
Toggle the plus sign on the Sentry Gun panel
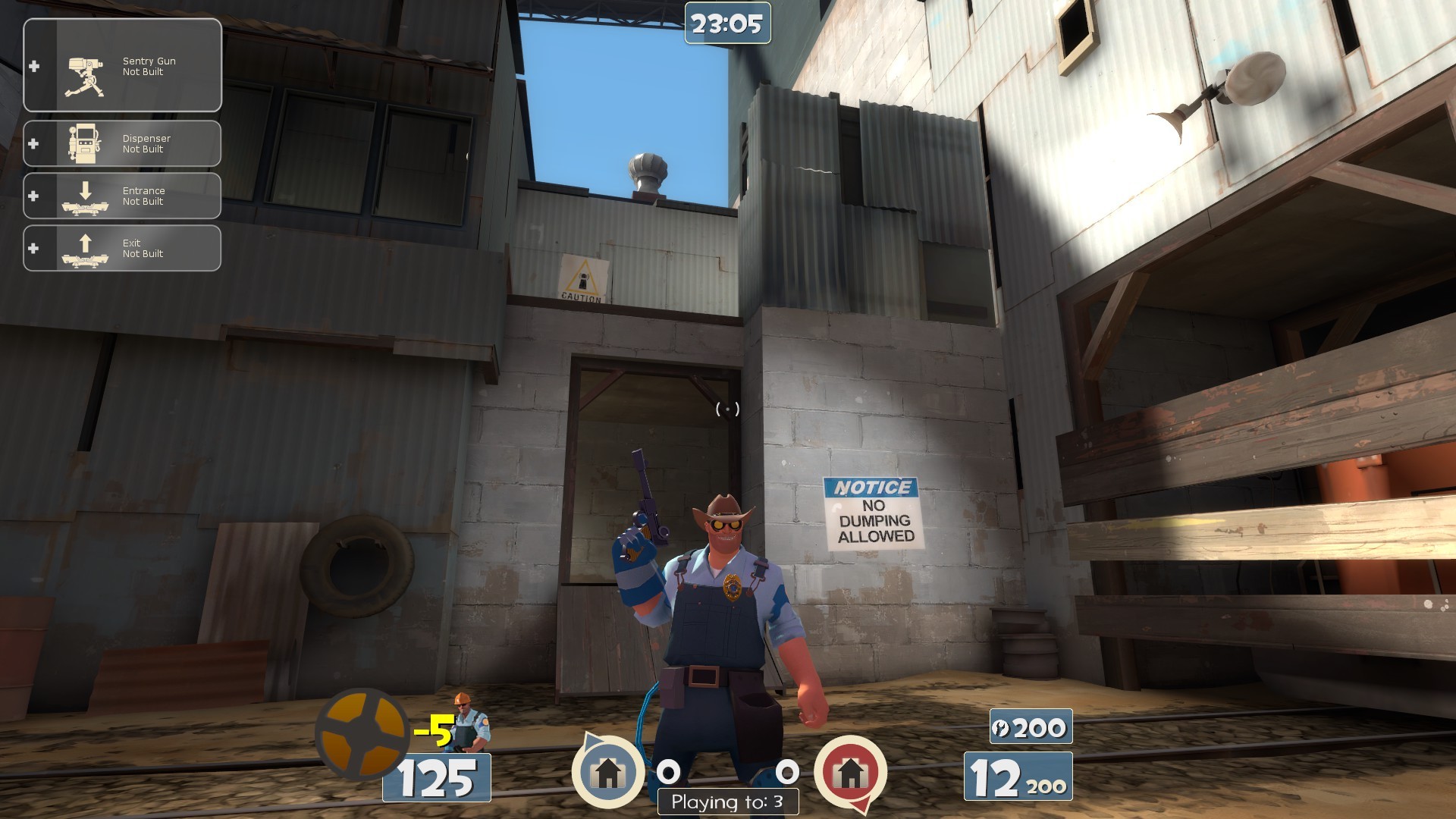pos(33,65)
